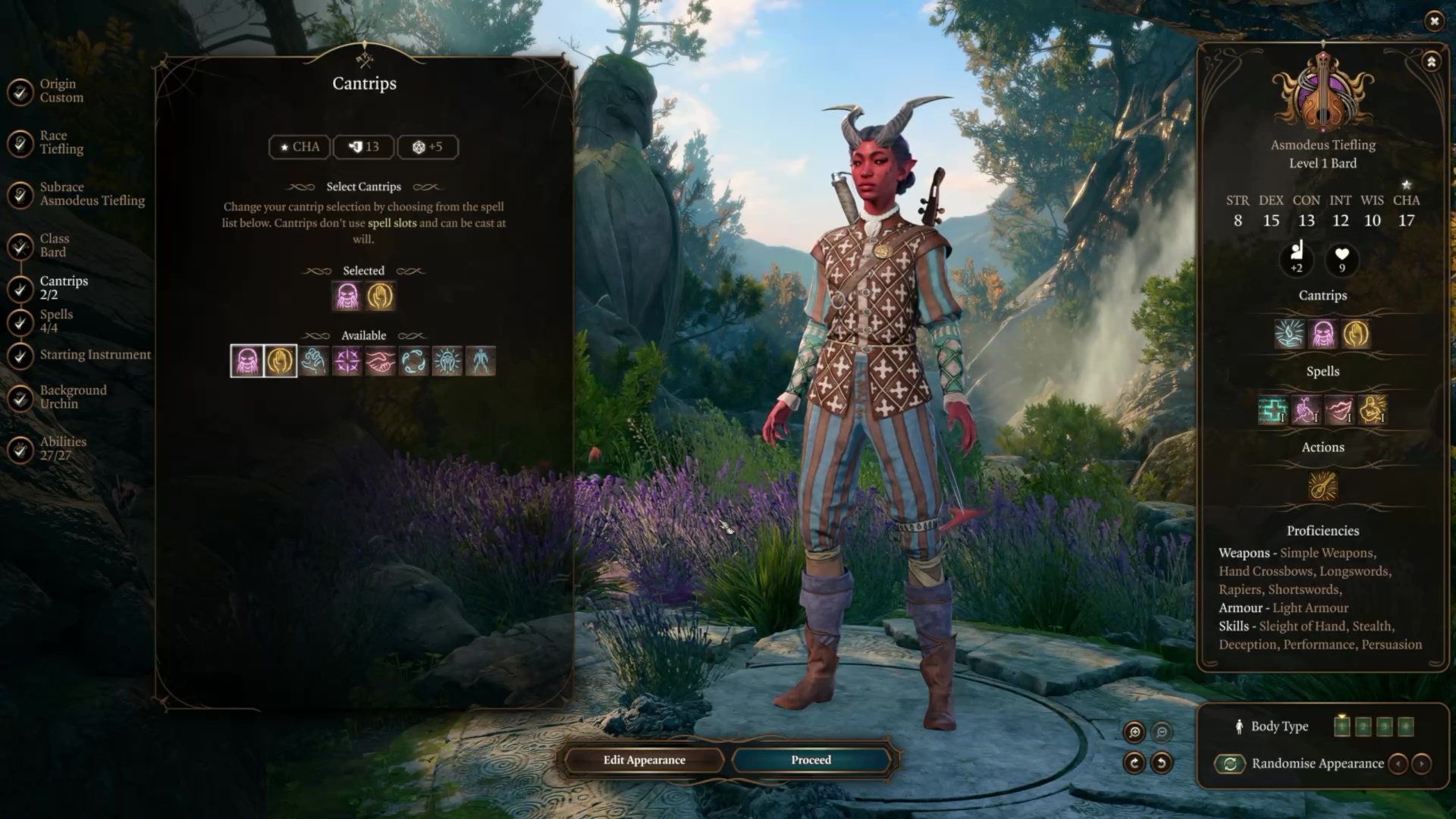Collapse the character summary panel
This screenshot has height=819, width=1456.
coord(1431,61)
